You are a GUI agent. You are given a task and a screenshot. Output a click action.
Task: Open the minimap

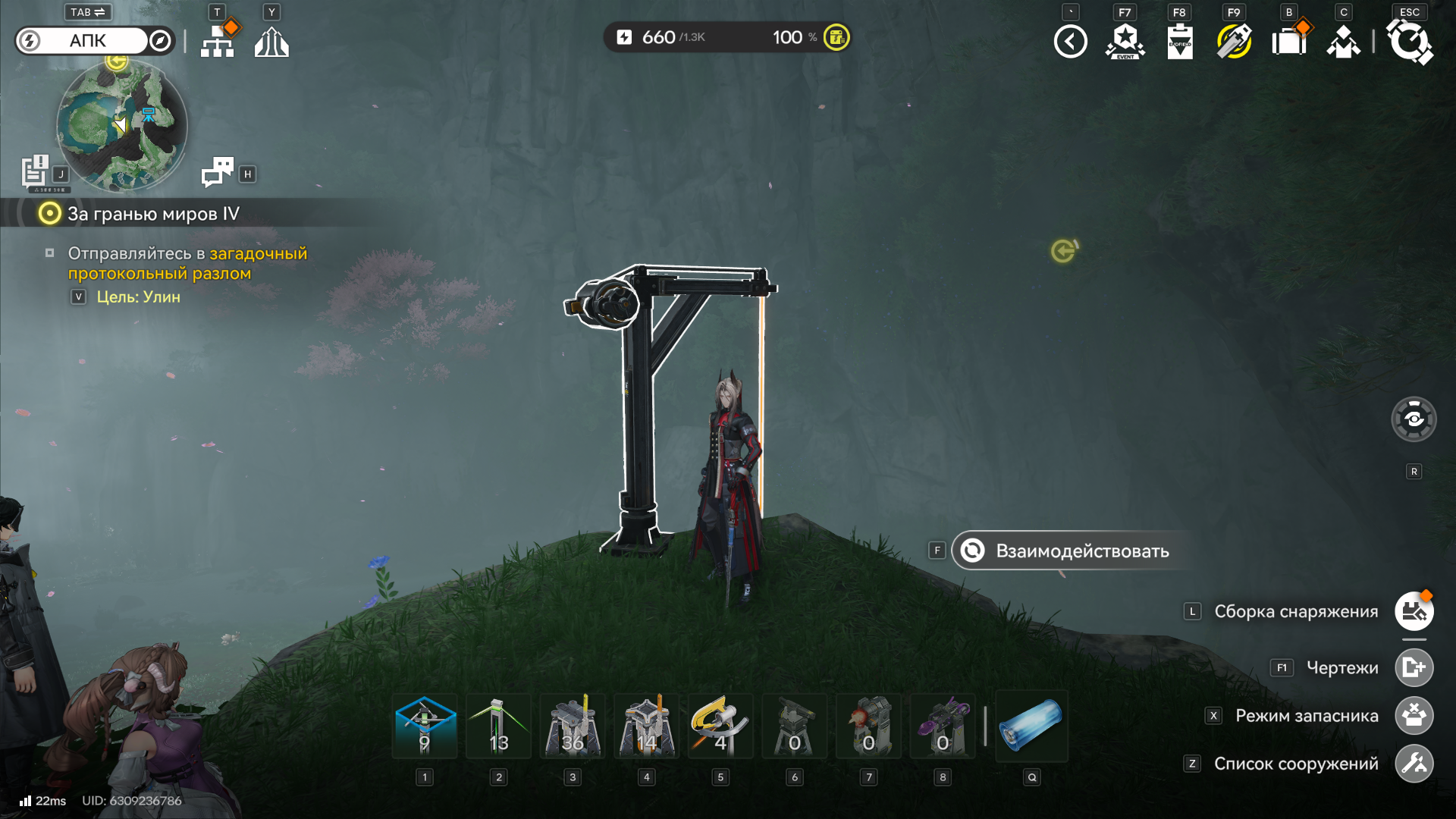(x=122, y=126)
